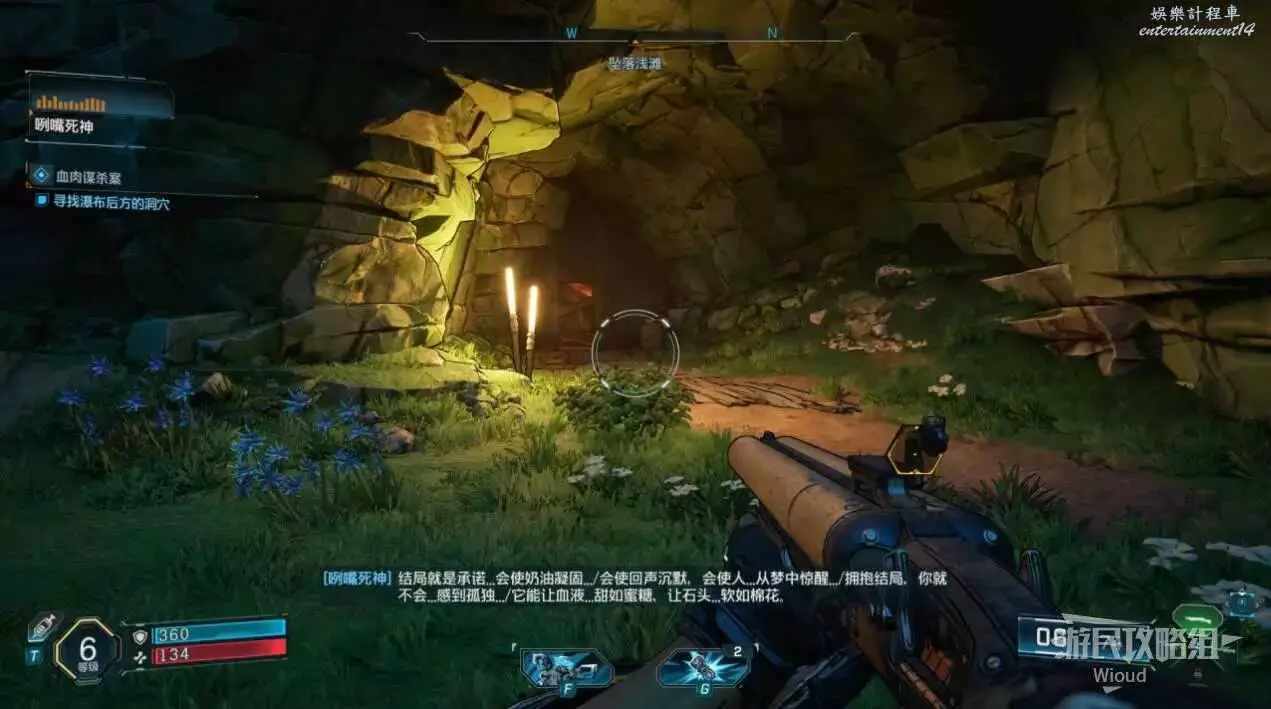1271x709 pixels.
Task: Select the green weapon slot icon
Action: pos(1197,619)
